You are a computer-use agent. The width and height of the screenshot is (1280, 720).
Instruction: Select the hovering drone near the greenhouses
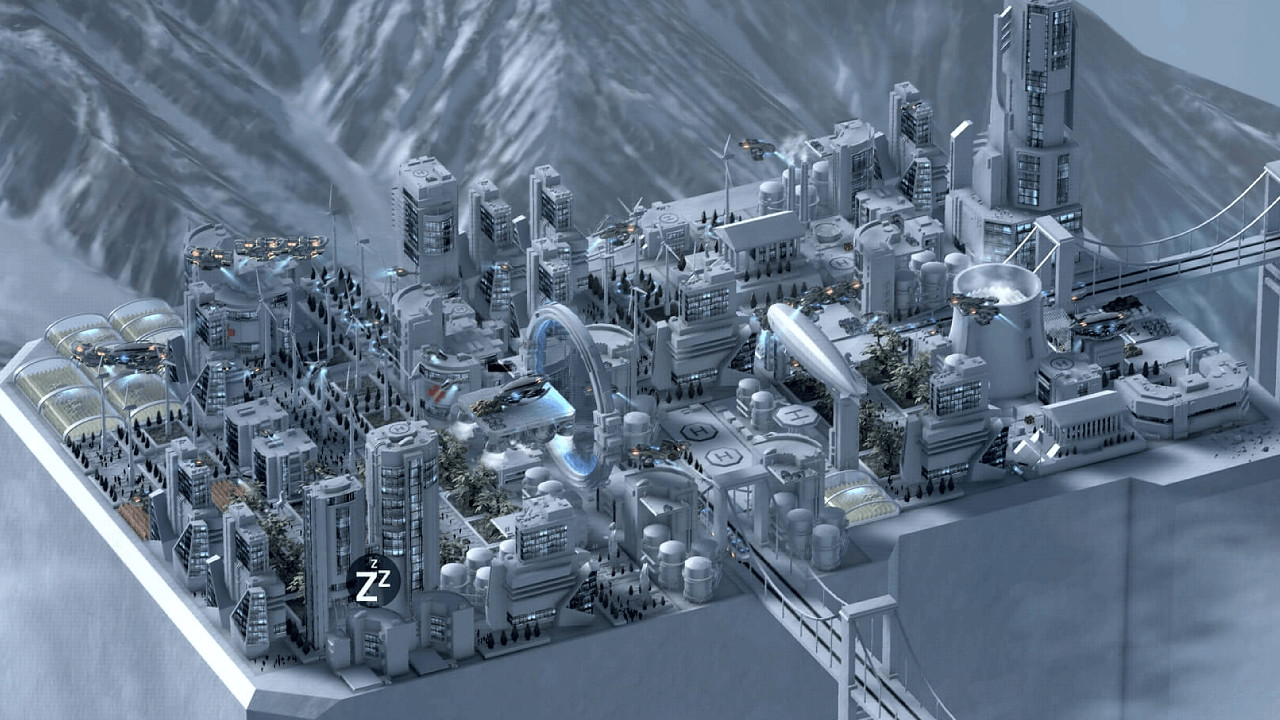click(120, 355)
